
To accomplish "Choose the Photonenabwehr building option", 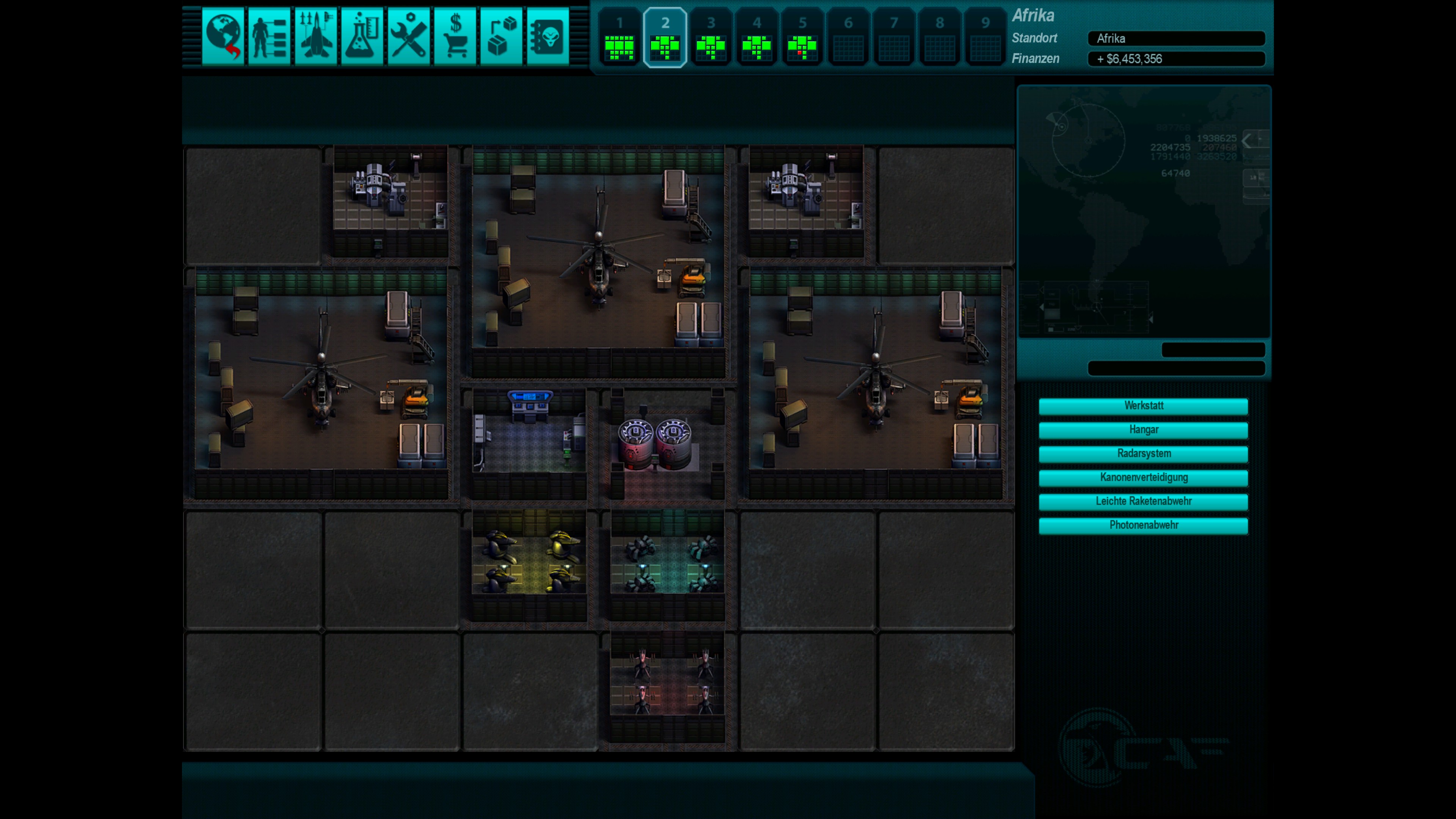I will (x=1143, y=525).
